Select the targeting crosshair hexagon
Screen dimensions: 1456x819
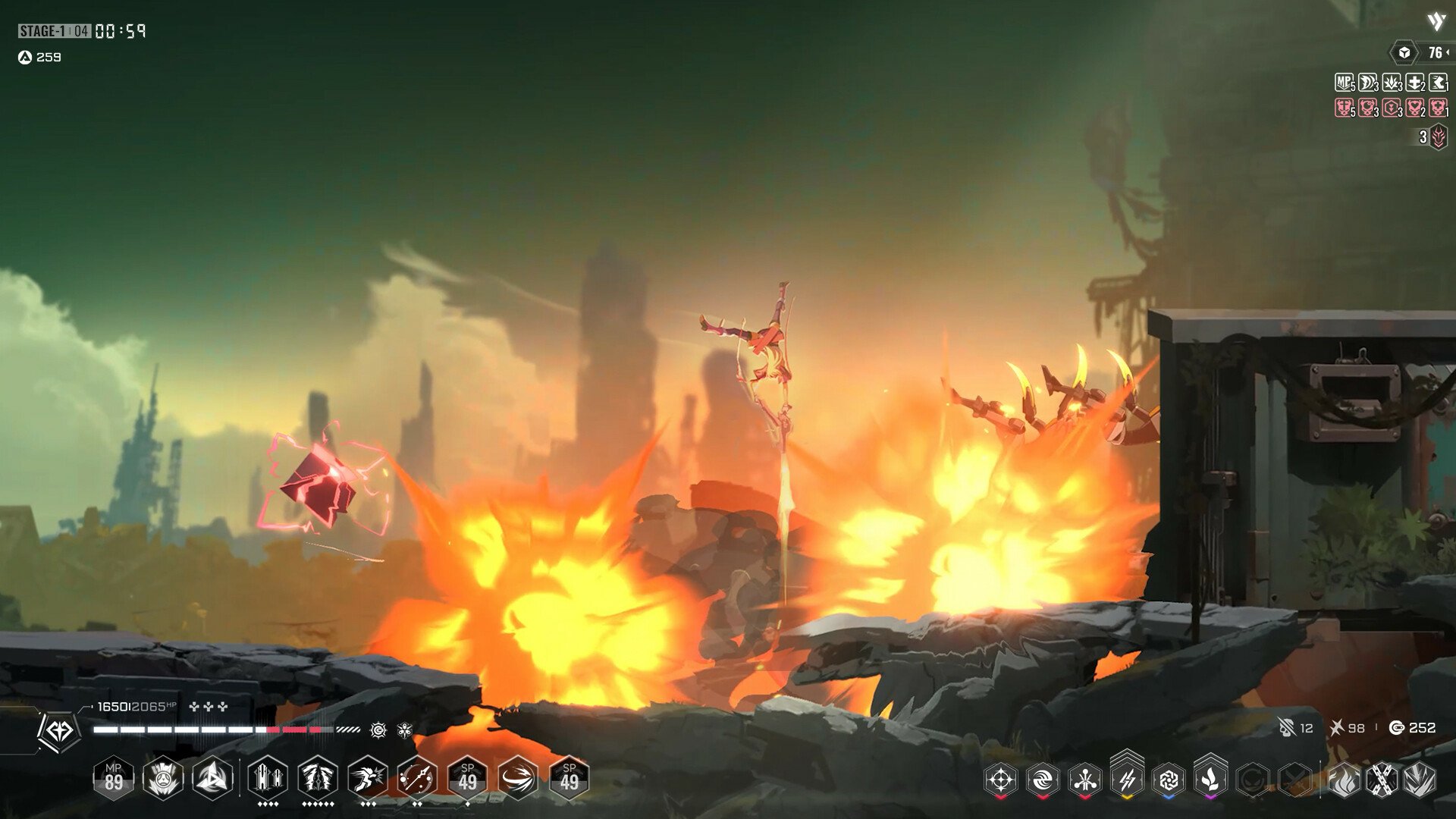pos(1001,780)
